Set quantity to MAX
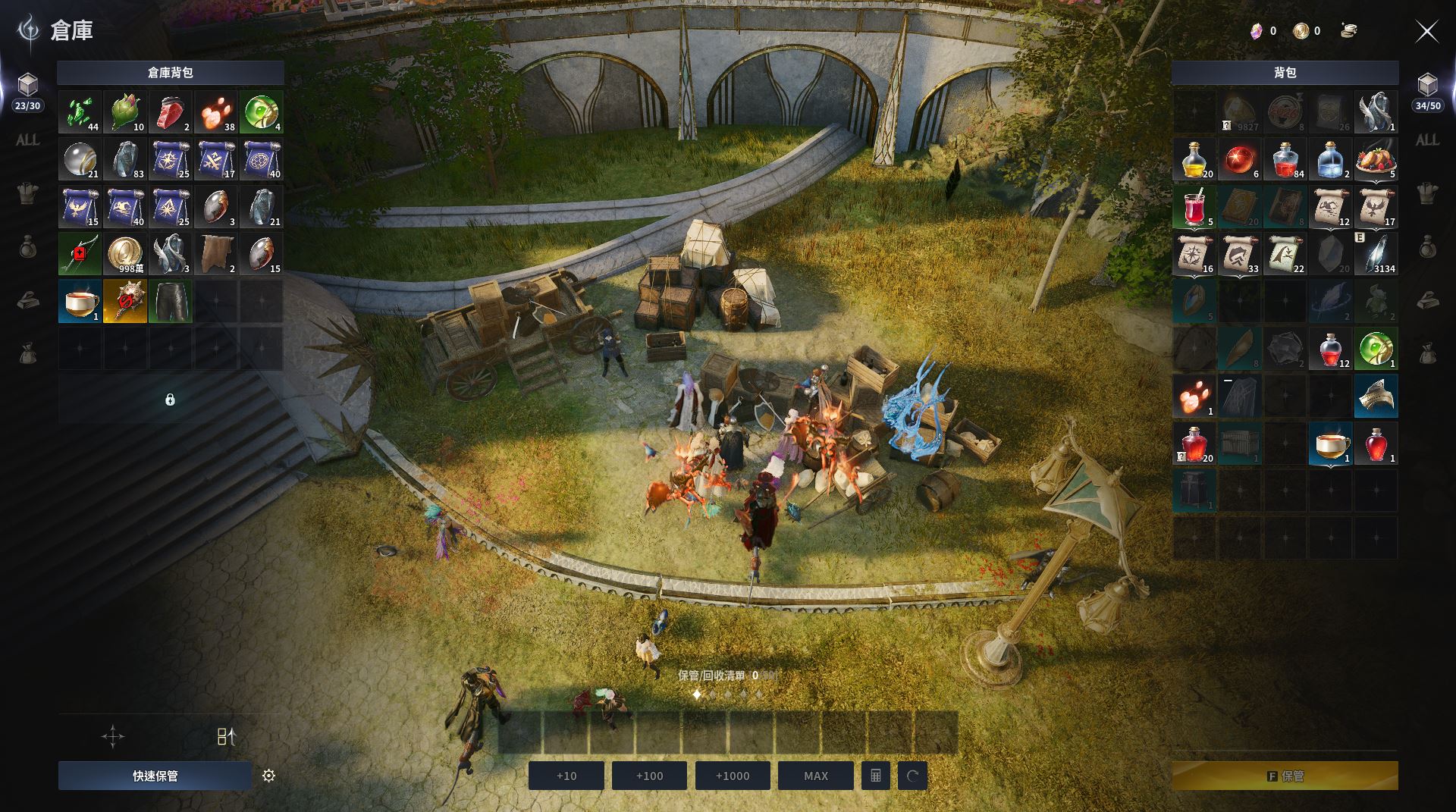This screenshot has height=812, width=1456. 815,776
